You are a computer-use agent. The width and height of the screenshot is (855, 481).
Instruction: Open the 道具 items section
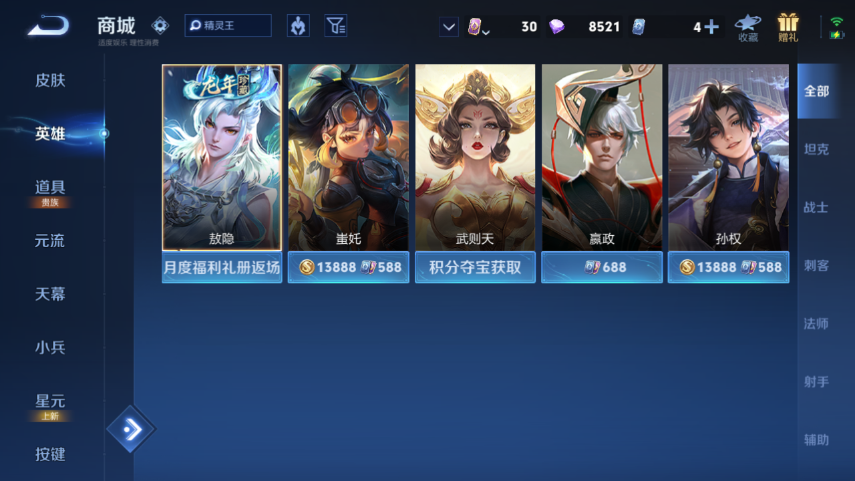(50, 188)
